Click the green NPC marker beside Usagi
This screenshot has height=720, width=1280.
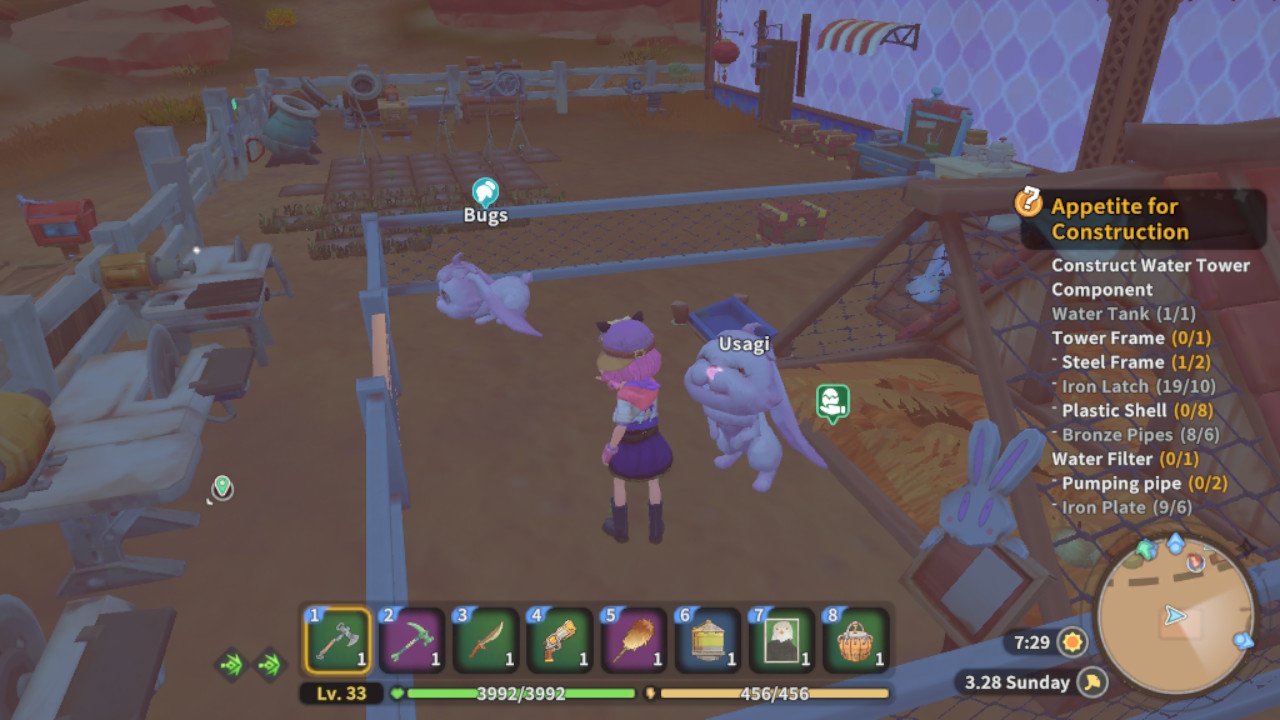pos(832,402)
